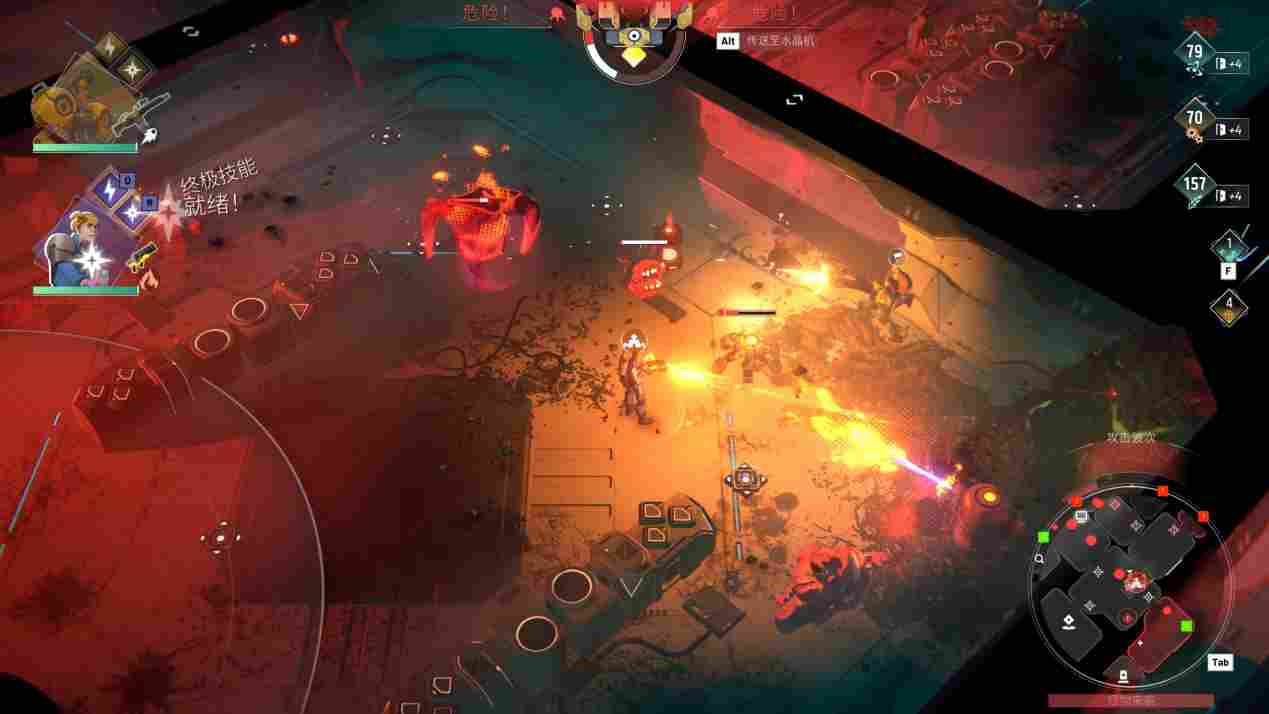Use the blonde hero's purple lightning skill
Screen dimensions: 1269x714
pyautogui.click(x=109, y=187)
